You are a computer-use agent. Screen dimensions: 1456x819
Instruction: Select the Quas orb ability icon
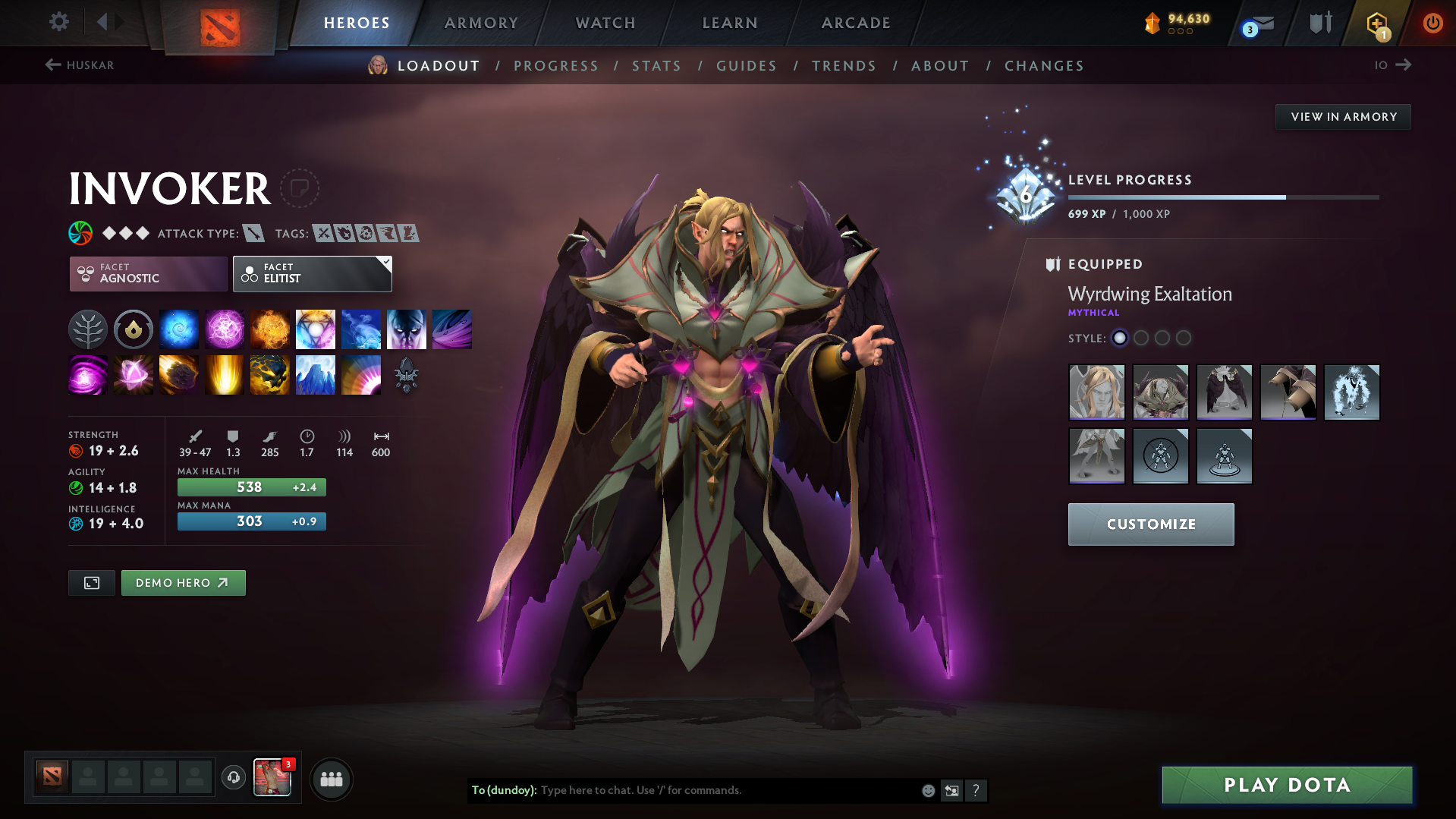179,329
